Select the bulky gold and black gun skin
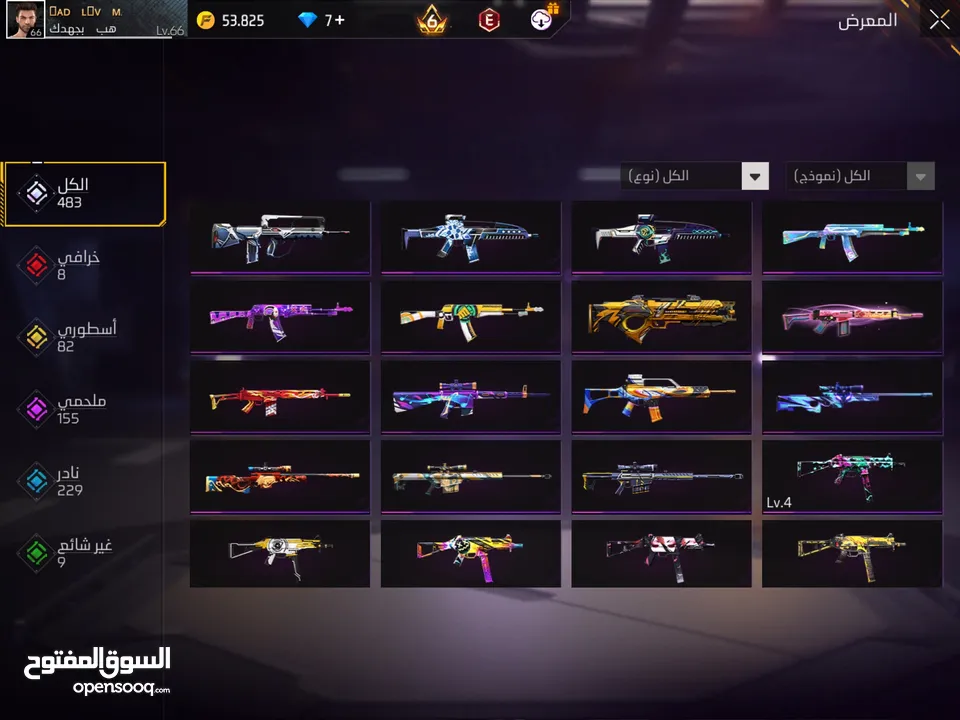This screenshot has height=720, width=960. (661, 315)
